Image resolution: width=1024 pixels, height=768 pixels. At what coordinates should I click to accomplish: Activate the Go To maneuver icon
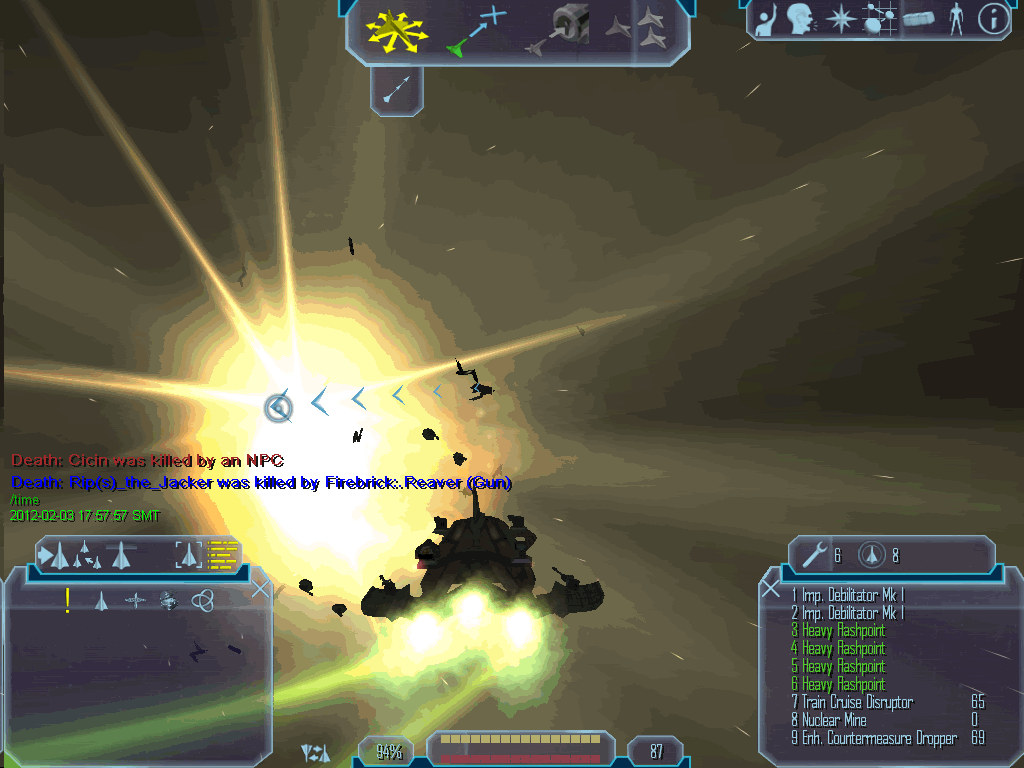(477, 30)
